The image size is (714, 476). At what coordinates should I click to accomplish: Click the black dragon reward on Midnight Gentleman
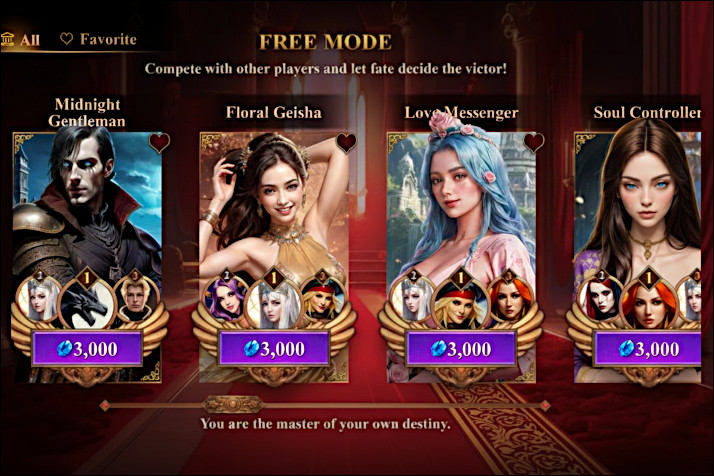(86, 301)
